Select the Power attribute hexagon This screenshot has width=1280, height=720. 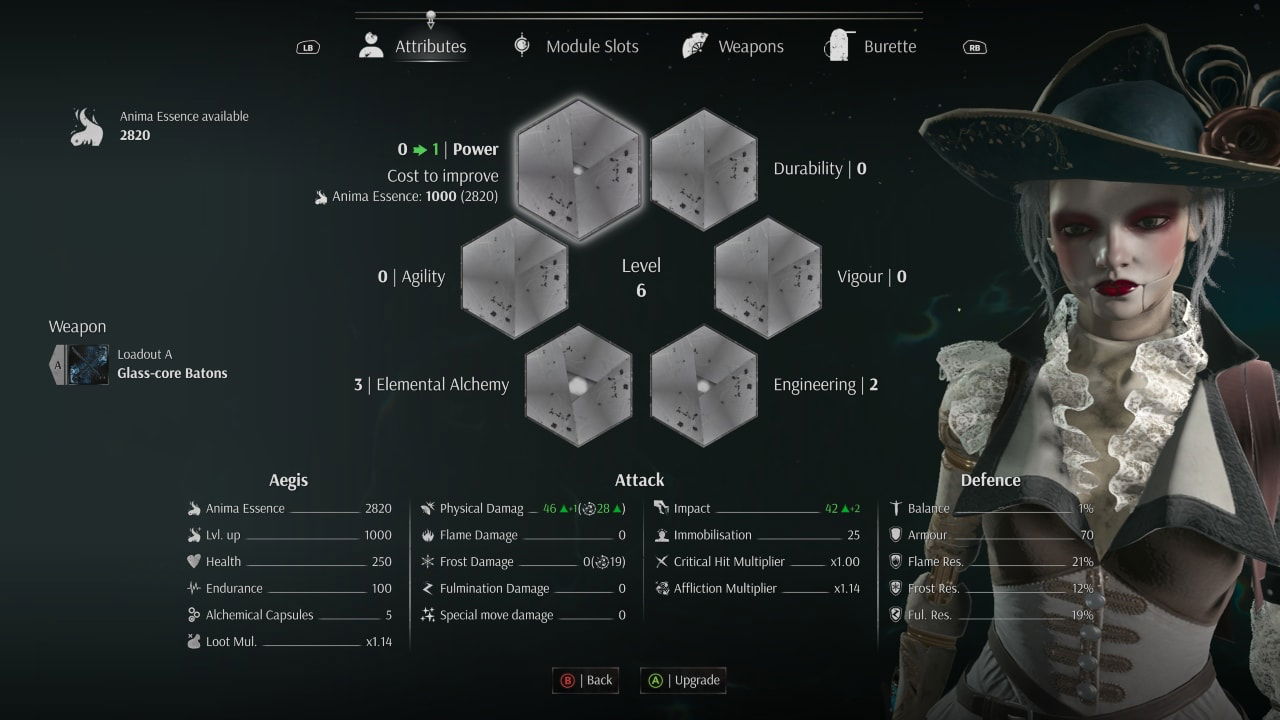[x=578, y=169]
